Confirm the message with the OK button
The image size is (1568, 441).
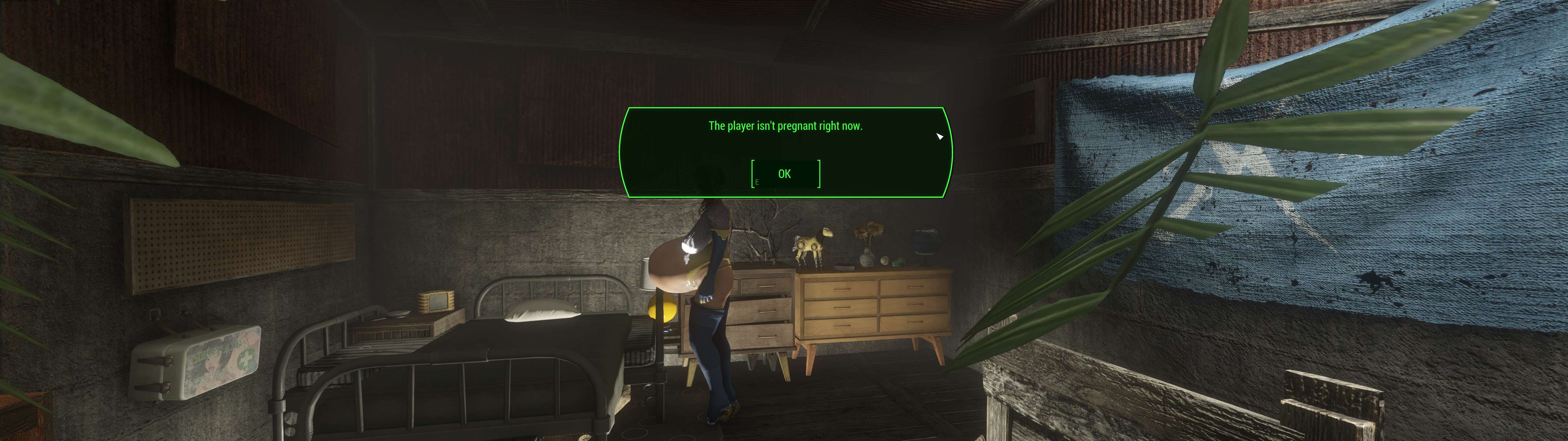[x=785, y=174]
